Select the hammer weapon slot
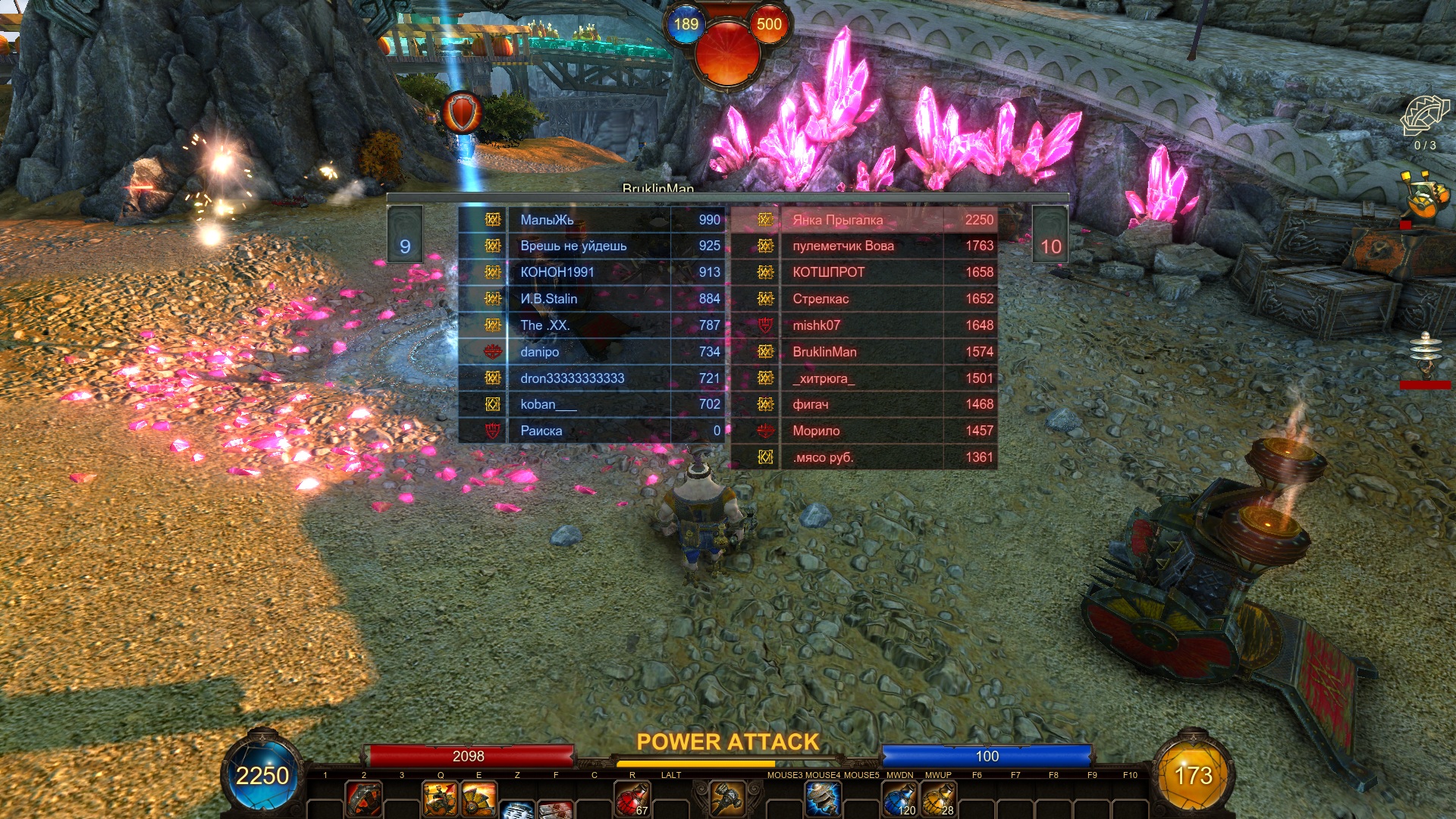Image resolution: width=1456 pixels, height=819 pixels. 728,798
